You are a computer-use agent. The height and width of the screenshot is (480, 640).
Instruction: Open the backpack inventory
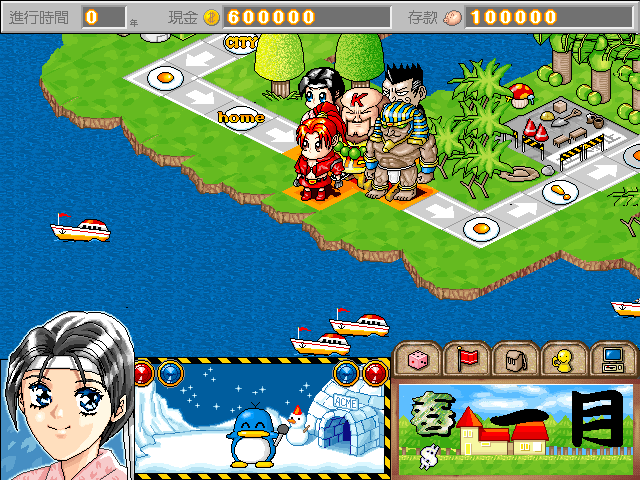point(516,358)
